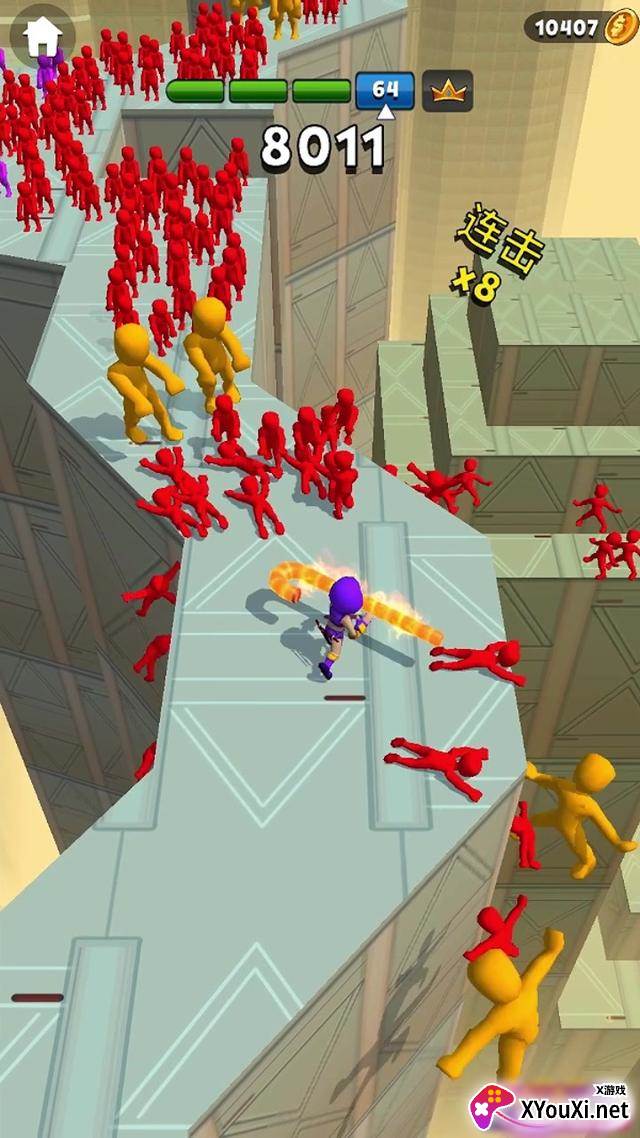Click the gold coin counter

click(580, 27)
